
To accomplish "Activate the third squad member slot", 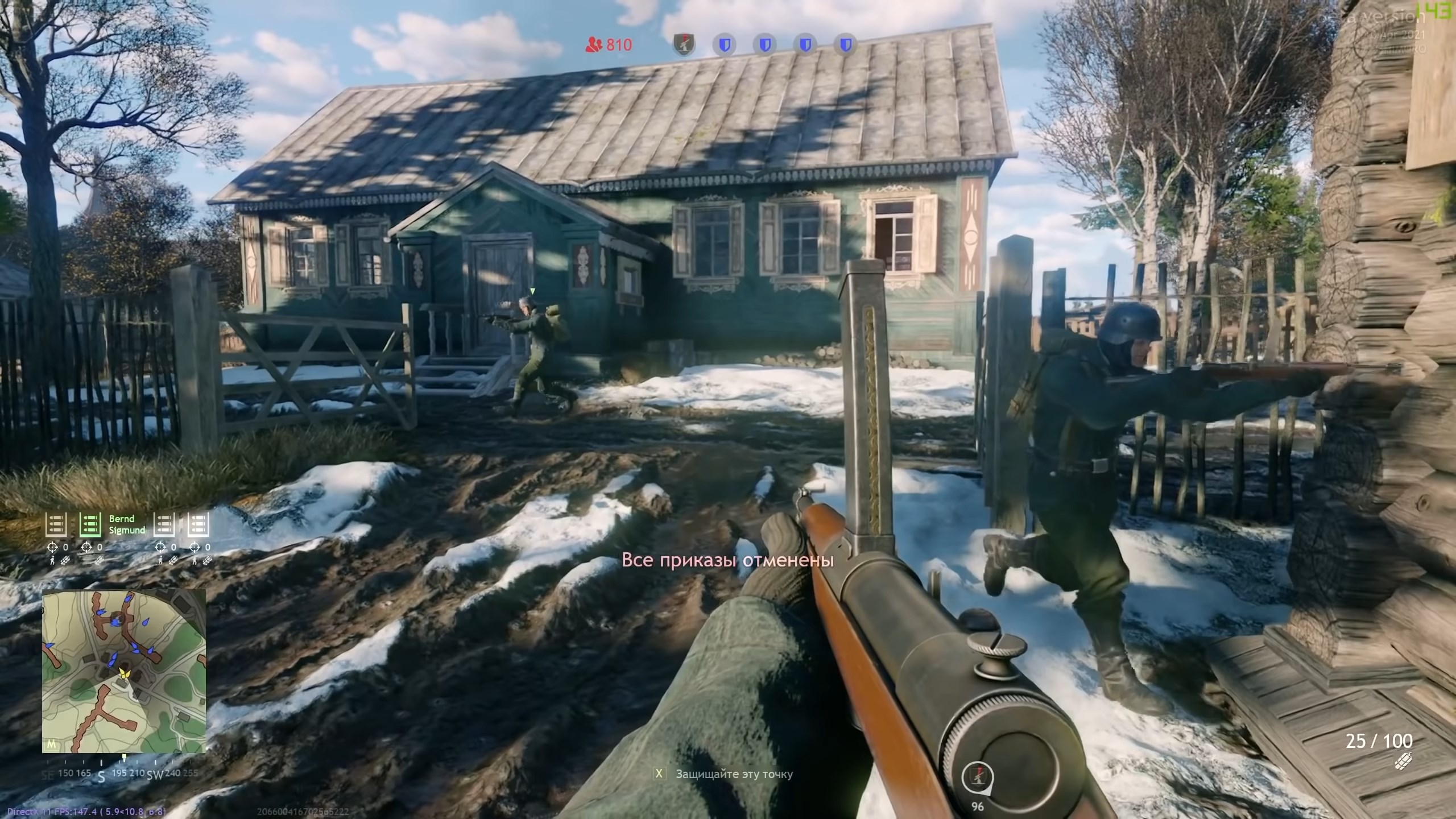I will point(164,524).
